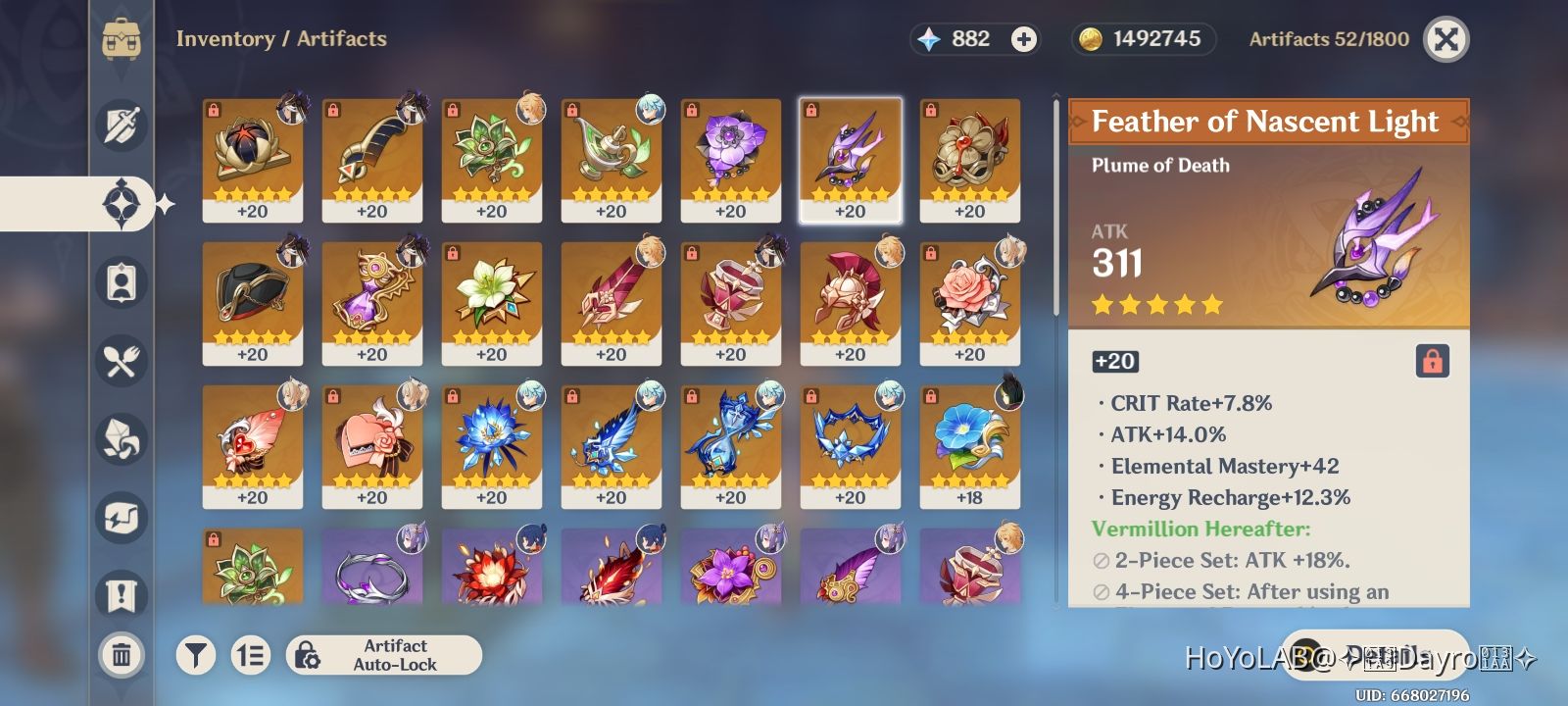Open the Weapons inventory category
The width and height of the screenshot is (1568, 706).
(122, 126)
